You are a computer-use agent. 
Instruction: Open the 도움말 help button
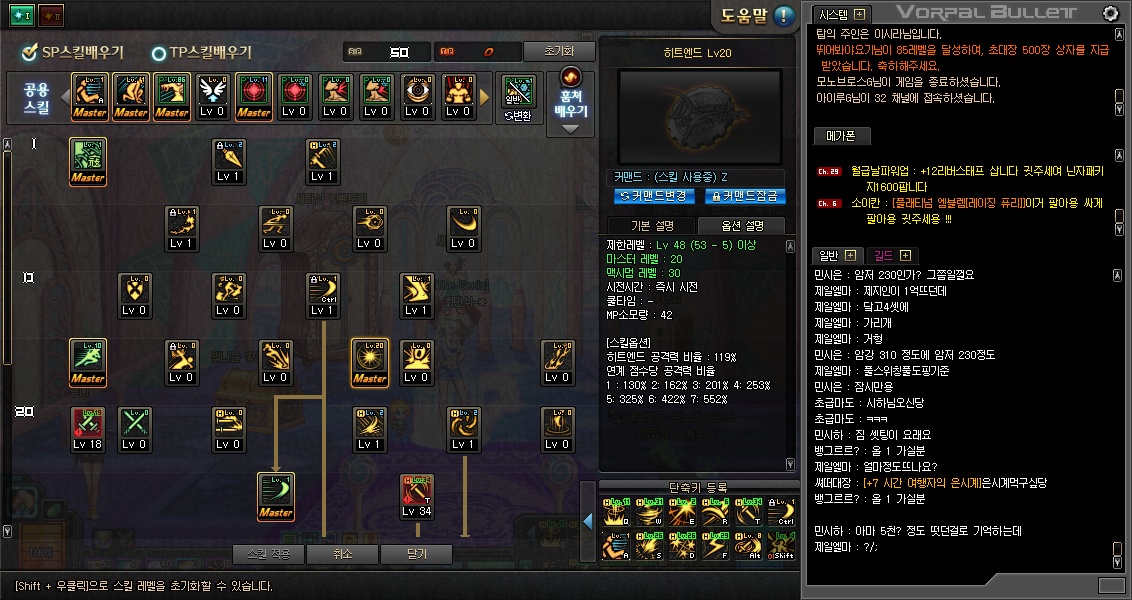click(x=757, y=16)
